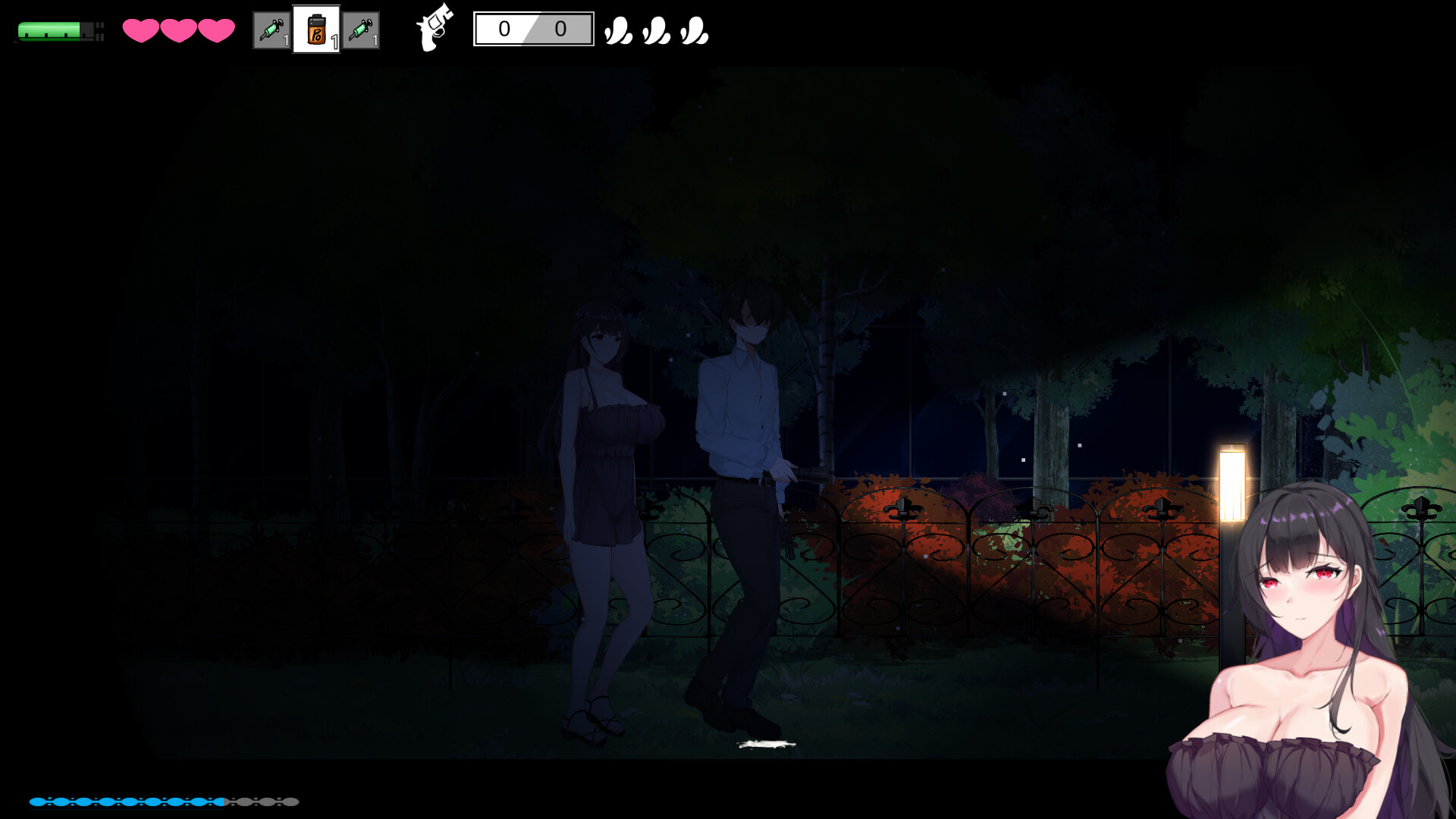1456x819 pixels.
Task: Click the character portrait in bottom right
Action: (1312, 645)
